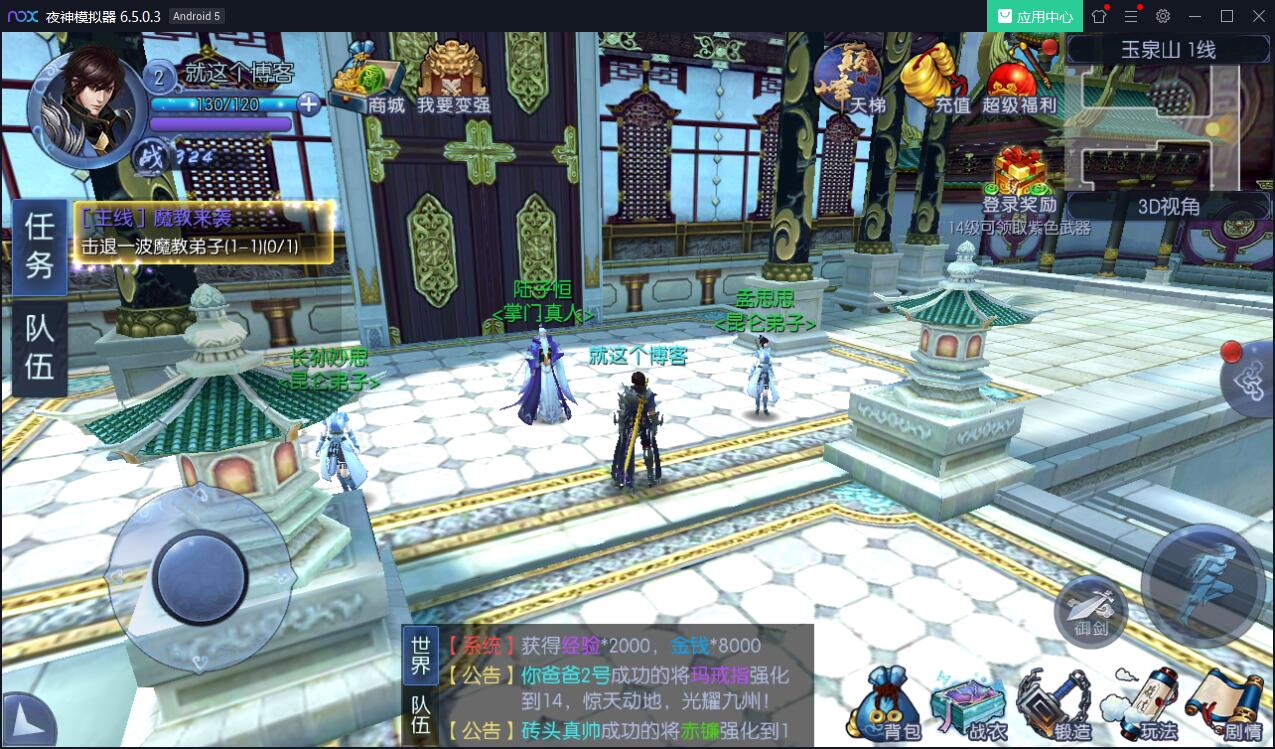Open the 充值 recharge menu
Screen dimensions: 1275x749
tap(934, 78)
